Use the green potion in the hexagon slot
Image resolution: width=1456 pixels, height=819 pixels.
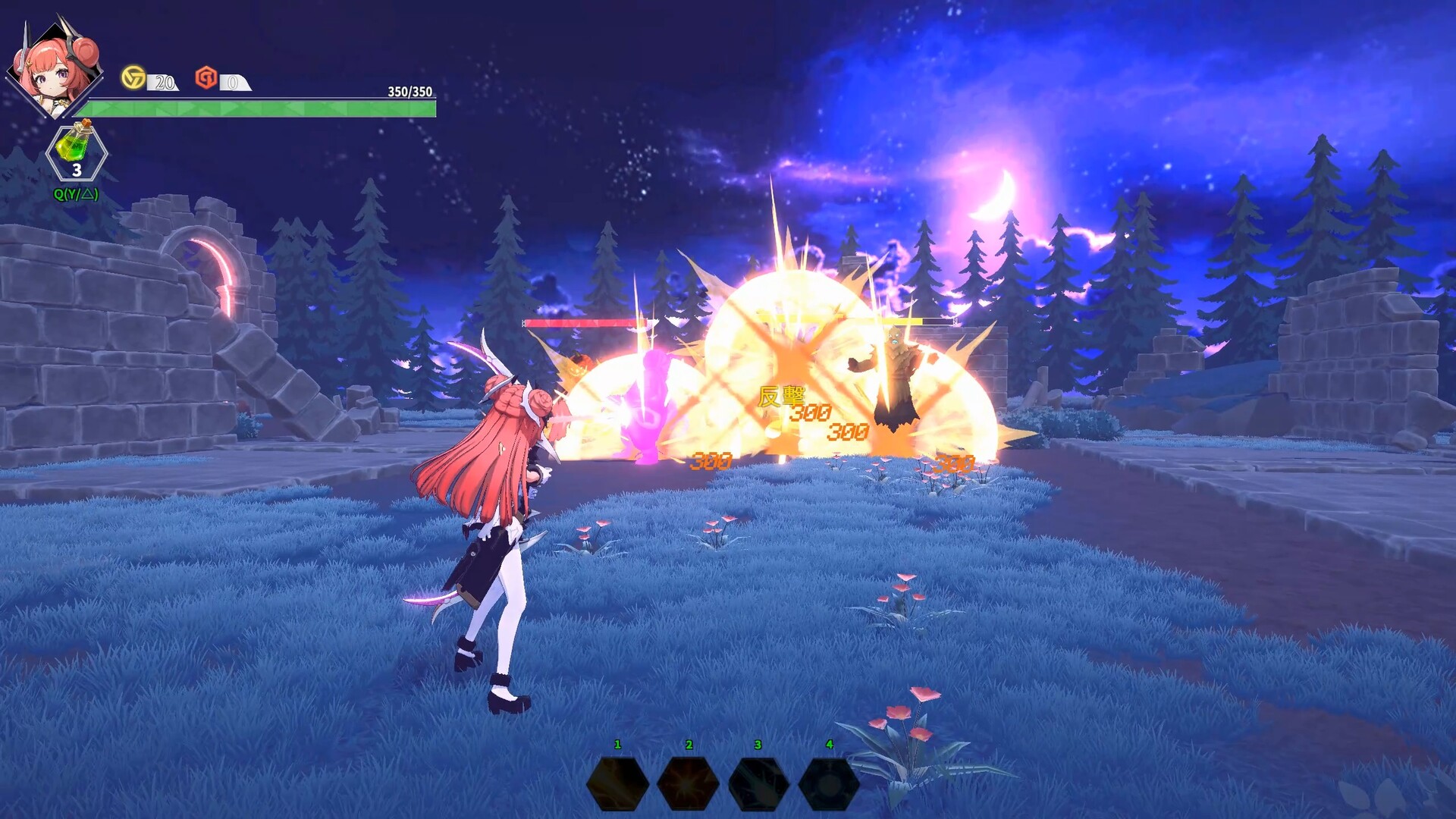77,152
